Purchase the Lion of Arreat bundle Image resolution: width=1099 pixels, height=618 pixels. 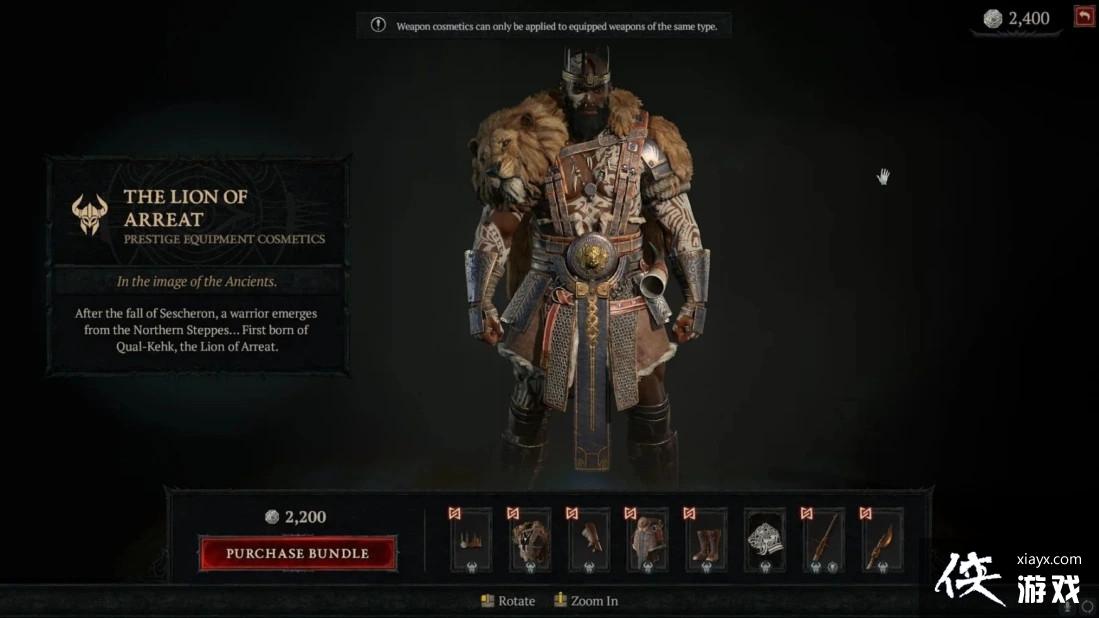pos(298,553)
